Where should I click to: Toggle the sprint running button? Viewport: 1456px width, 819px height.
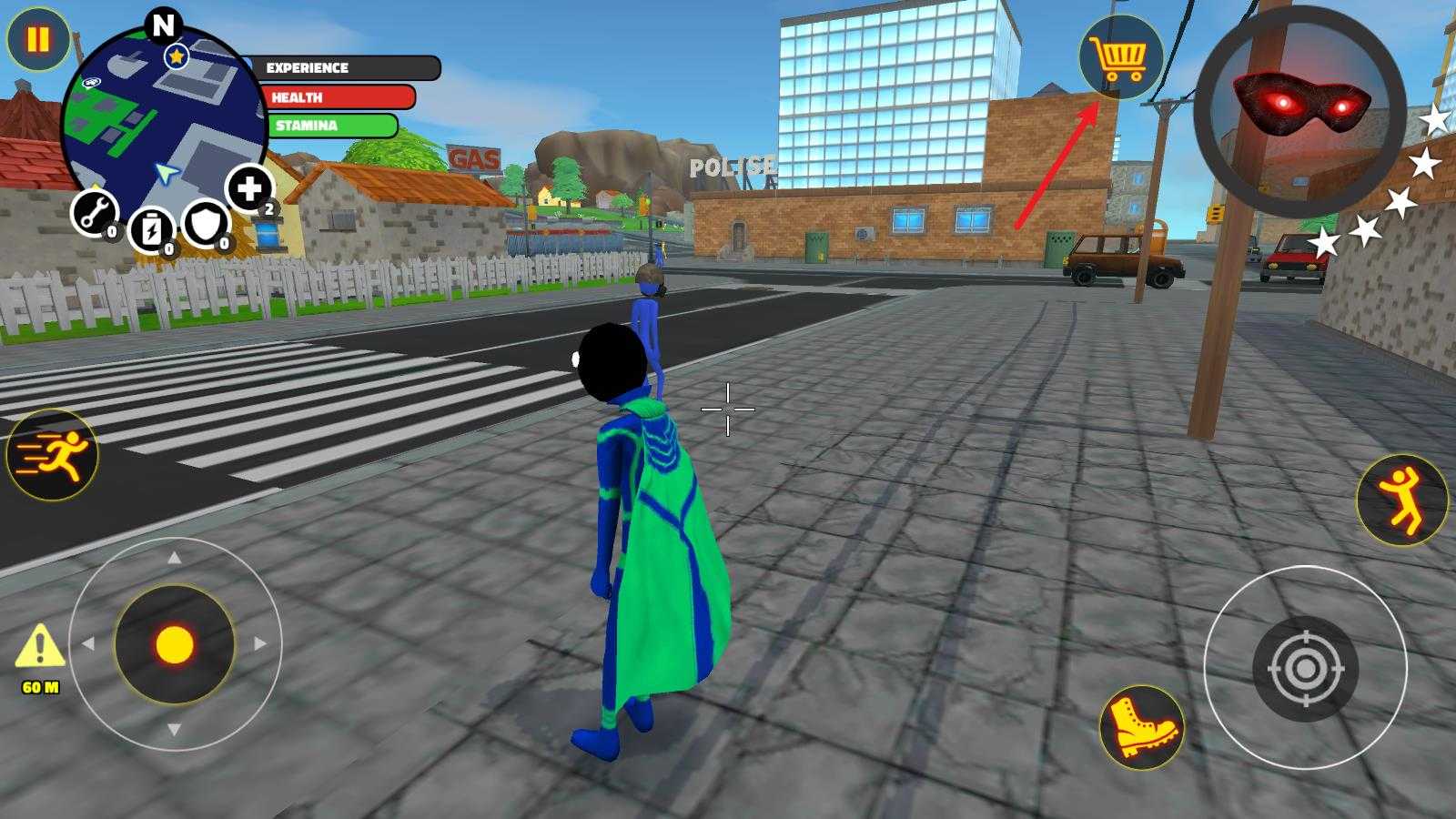click(53, 454)
